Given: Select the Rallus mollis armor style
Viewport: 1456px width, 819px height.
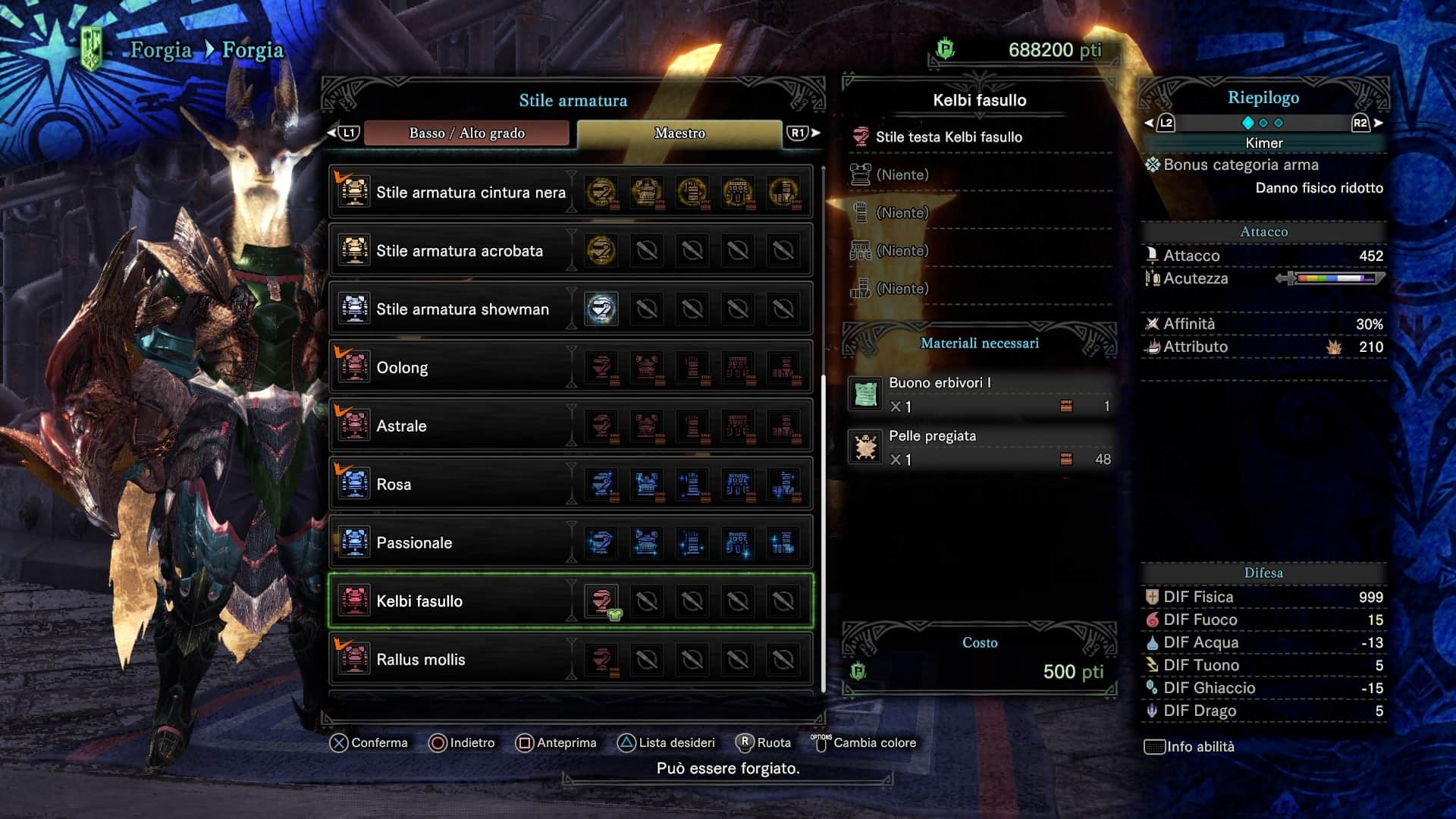Looking at the screenshot, I should (x=421, y=660).
